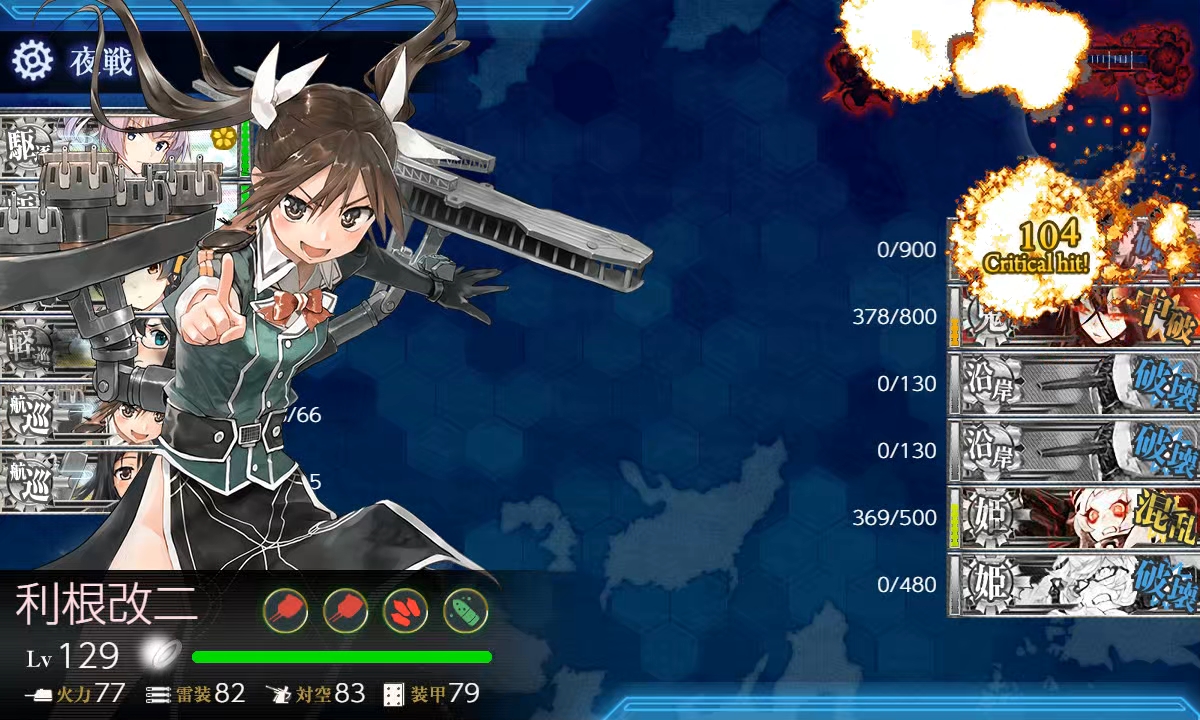Click the green shell equipment icon
This screenshot has height=720, width=1200.
click(465, 609)
